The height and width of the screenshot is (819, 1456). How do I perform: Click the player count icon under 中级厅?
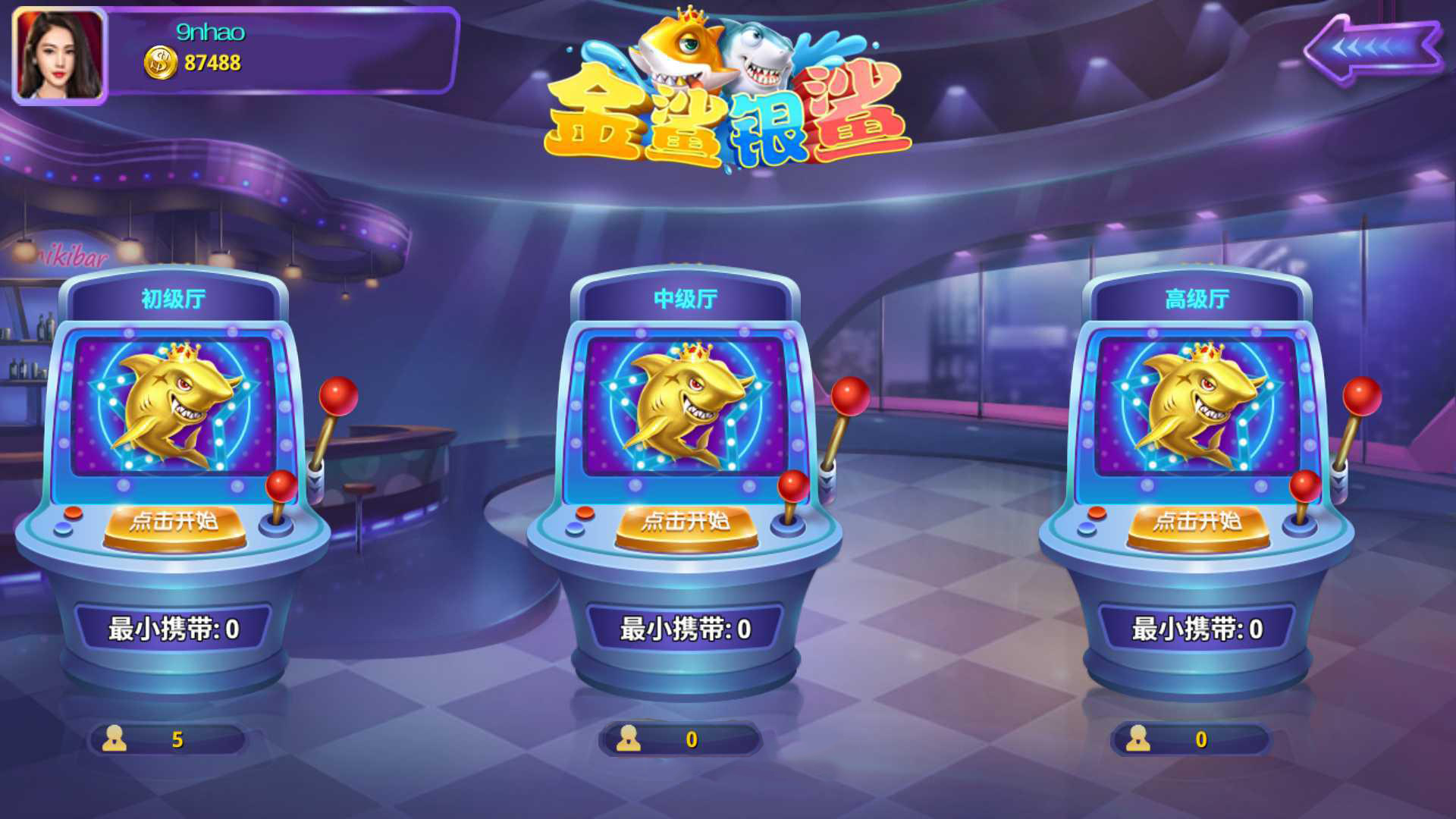coord(629,739)
